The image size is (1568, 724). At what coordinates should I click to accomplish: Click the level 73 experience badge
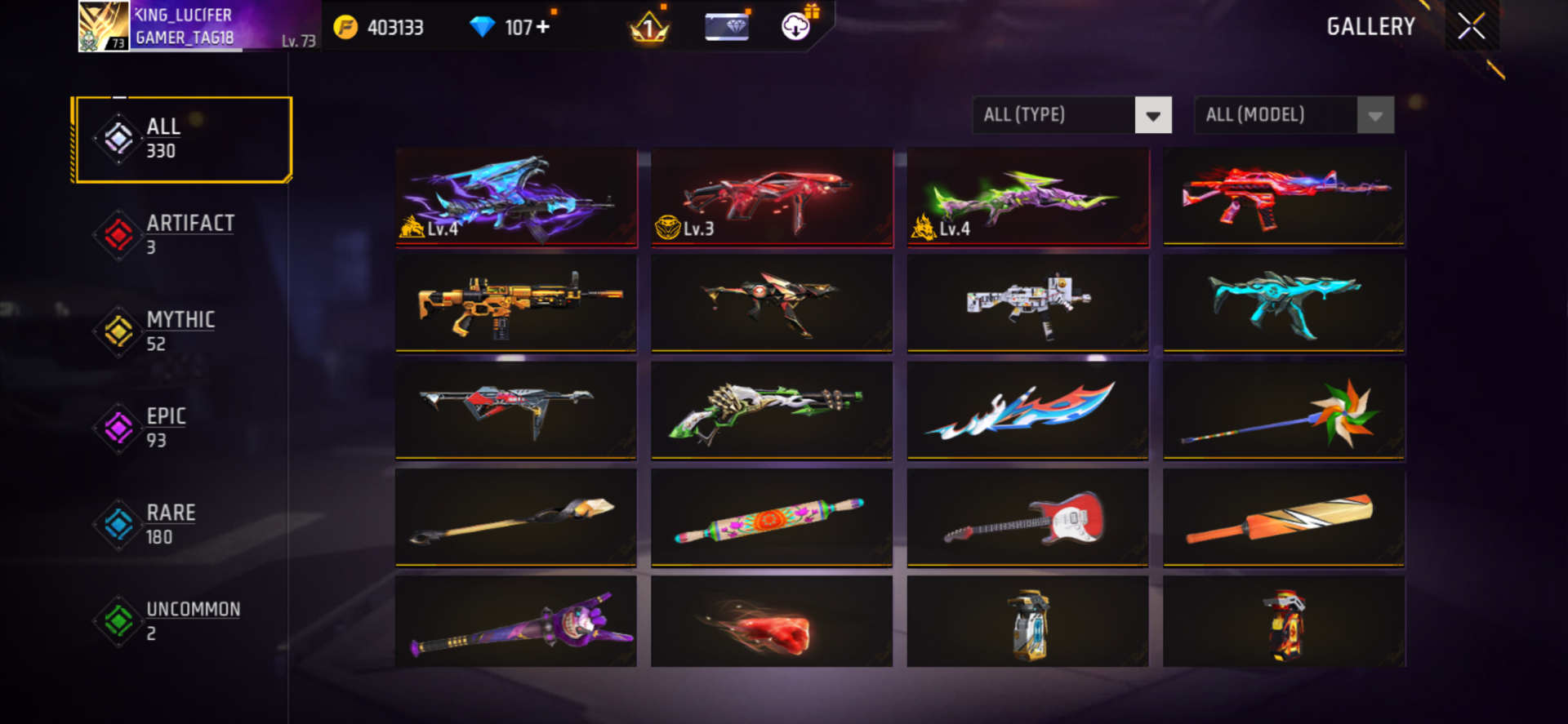pyautogui.click(x=115, y=38)
